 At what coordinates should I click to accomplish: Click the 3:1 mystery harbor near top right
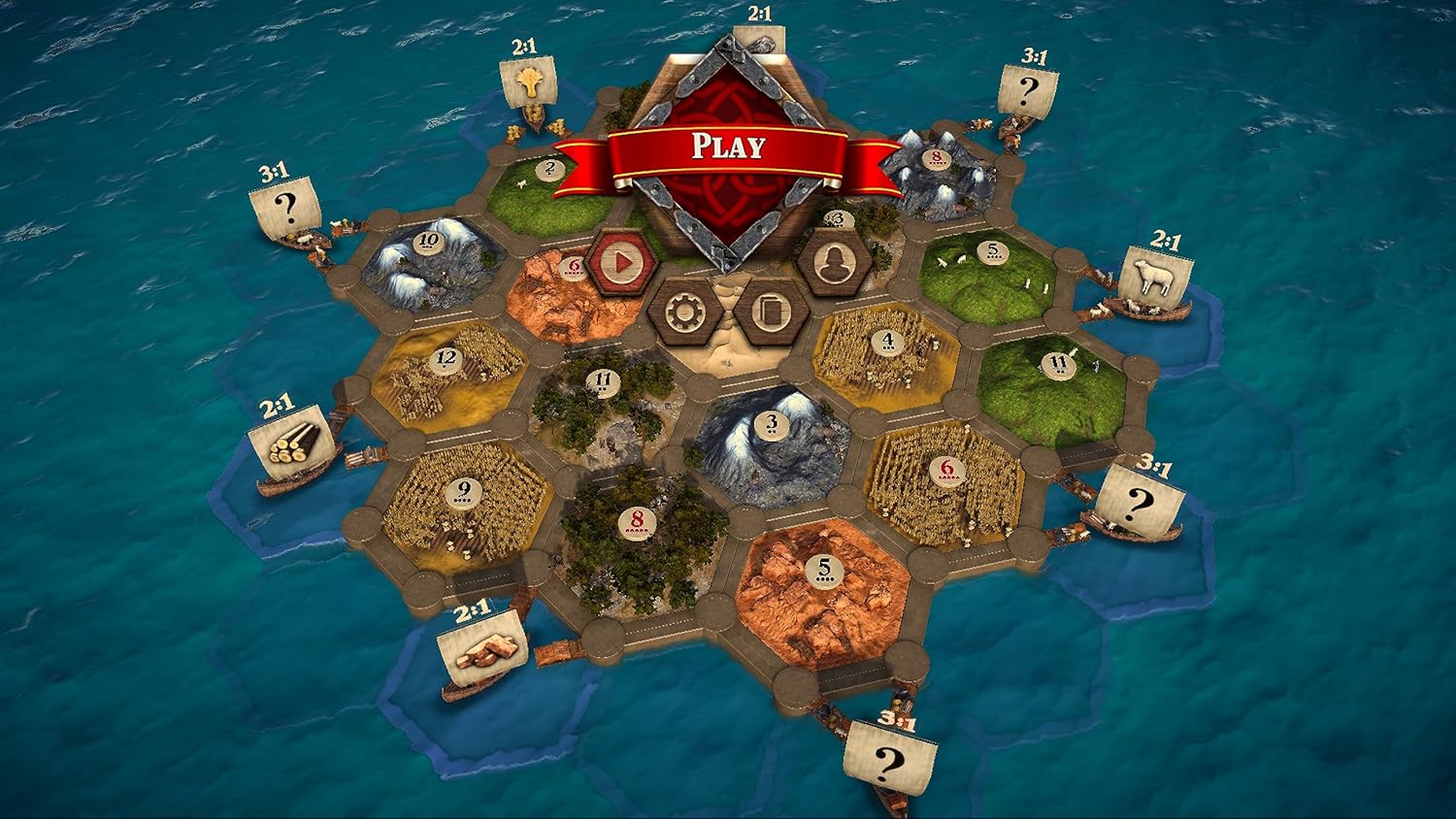point(1028,89)
